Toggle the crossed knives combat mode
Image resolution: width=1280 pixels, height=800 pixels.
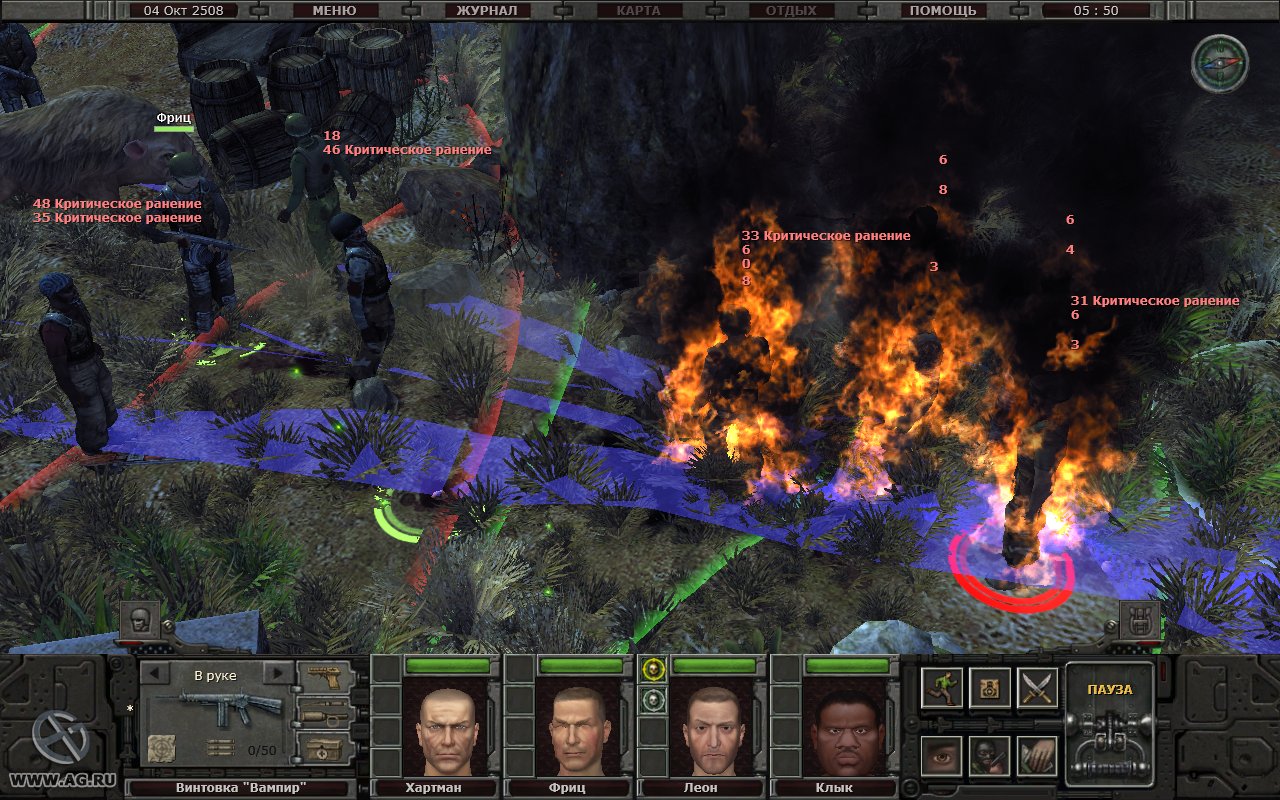(1037, 688)
